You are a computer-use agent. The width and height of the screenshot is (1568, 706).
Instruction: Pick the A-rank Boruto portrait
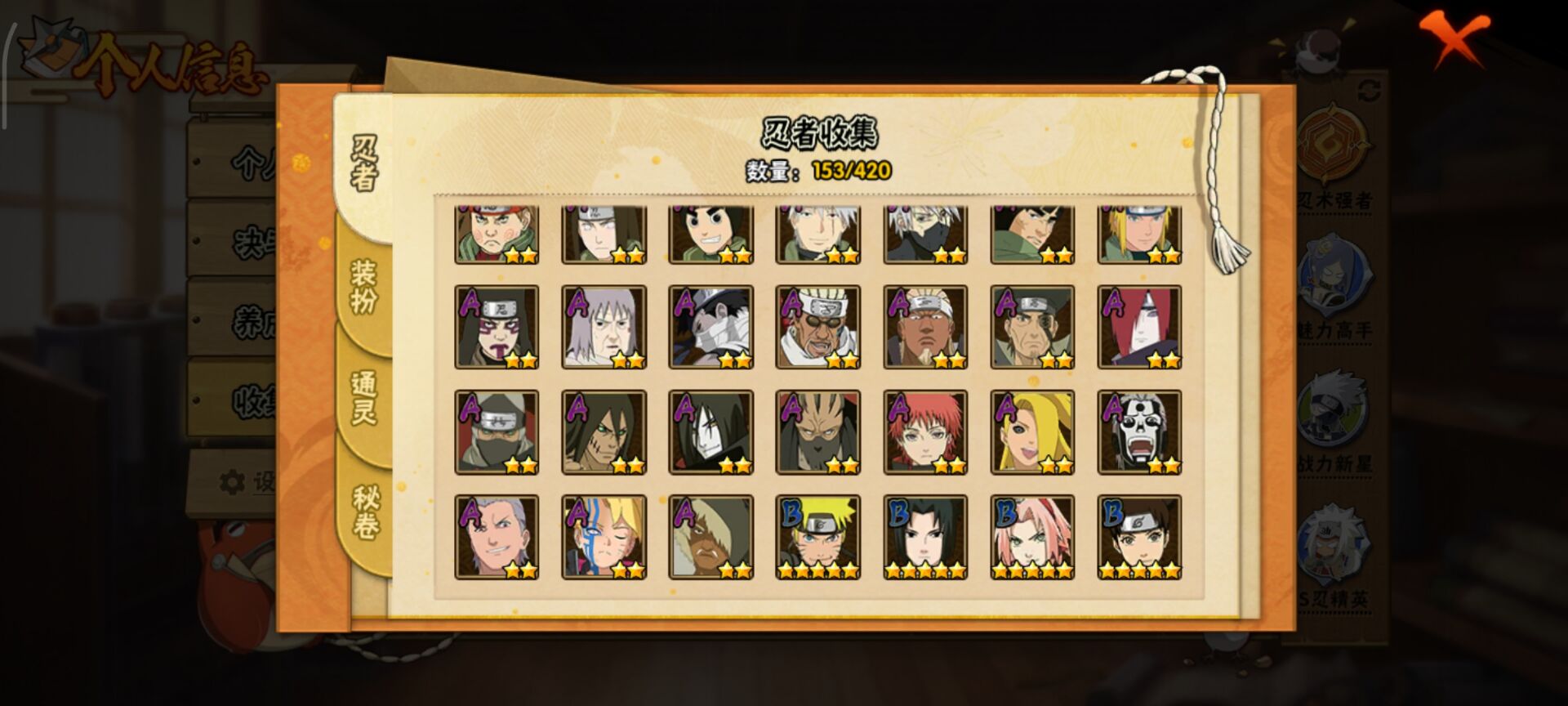604,537
